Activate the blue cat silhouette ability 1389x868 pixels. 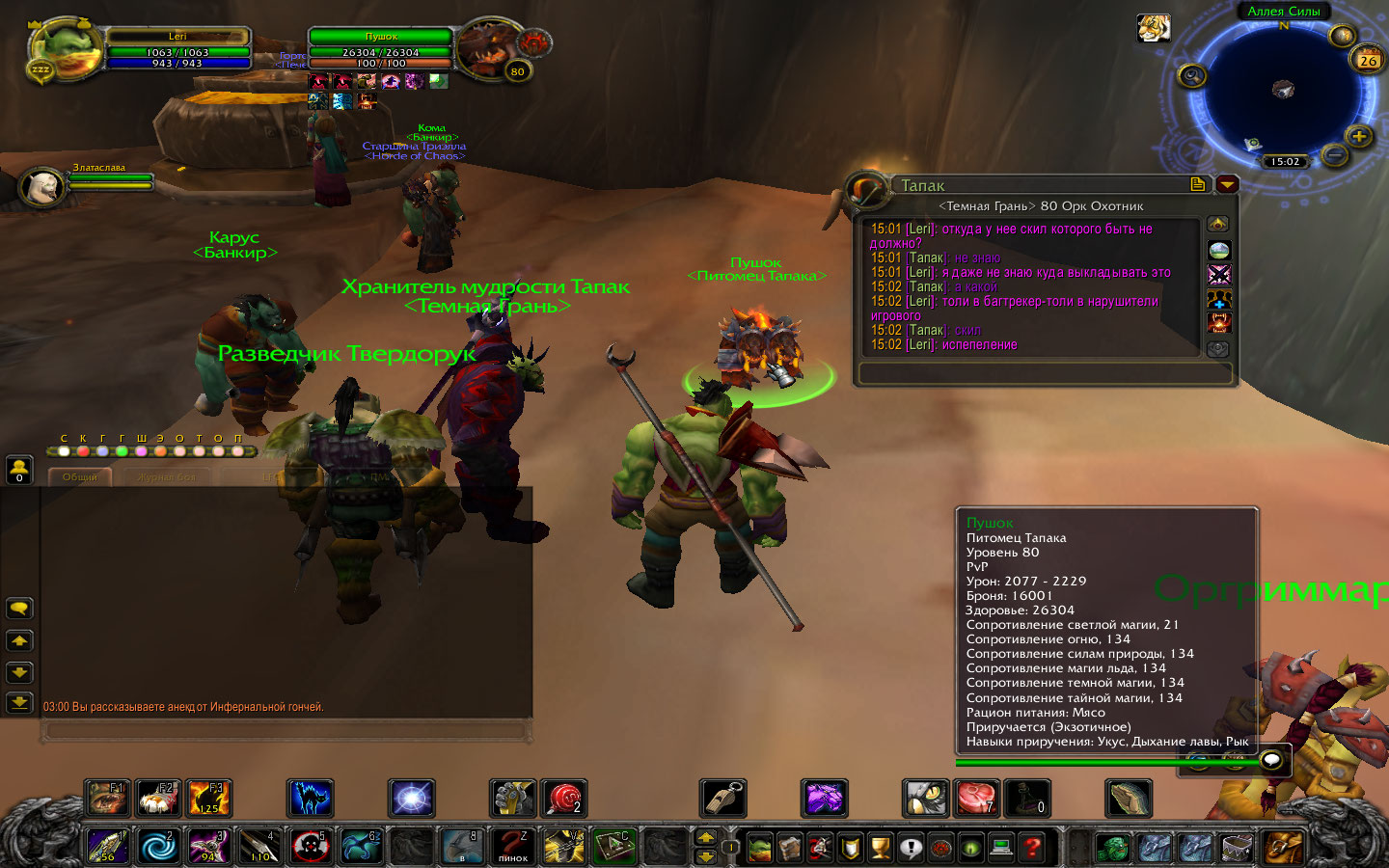click(x=311, y=799)
